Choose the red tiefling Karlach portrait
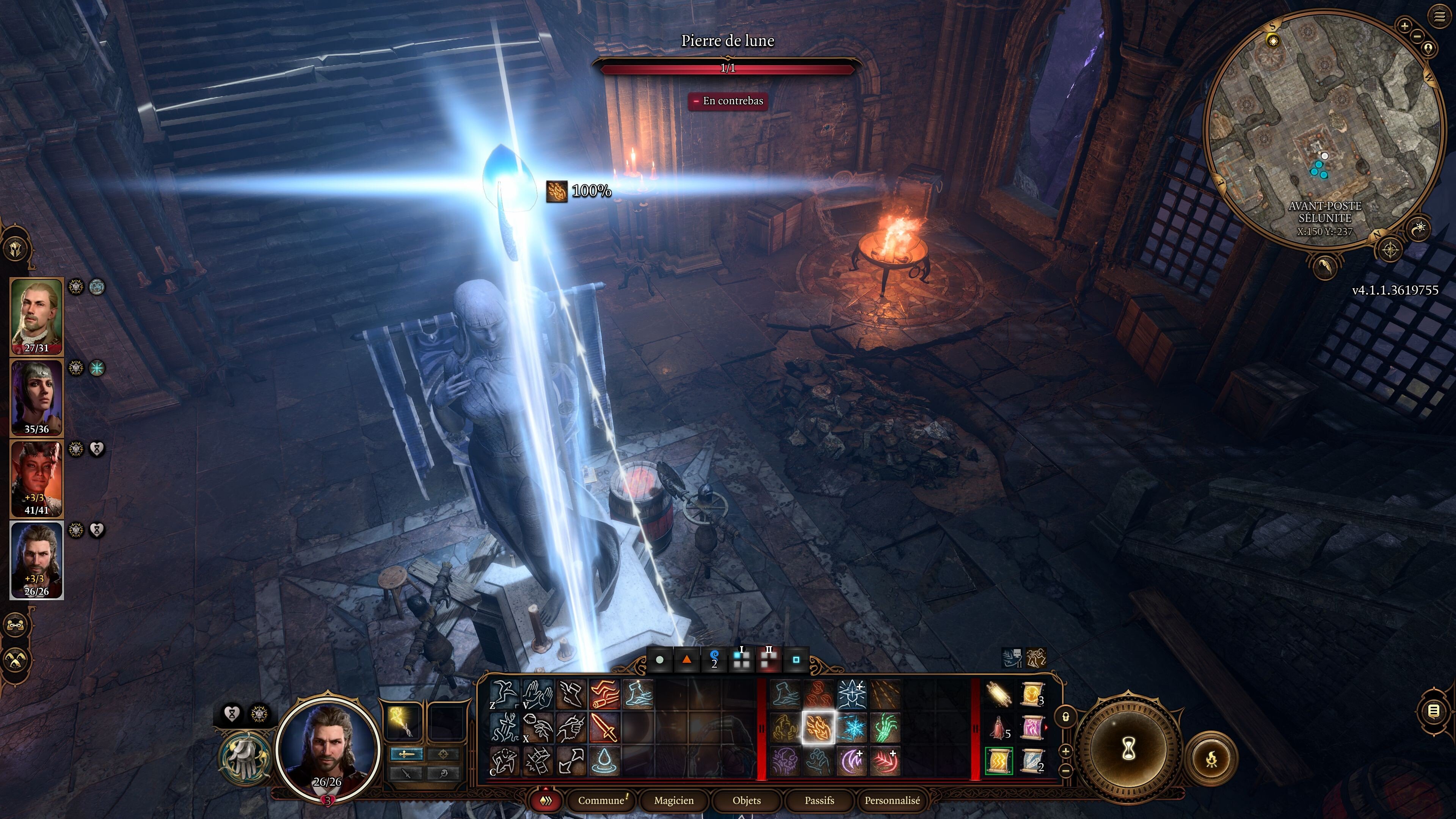This screenshot has height=819, width=1456. pyautogui.click(x=37, y=478)
